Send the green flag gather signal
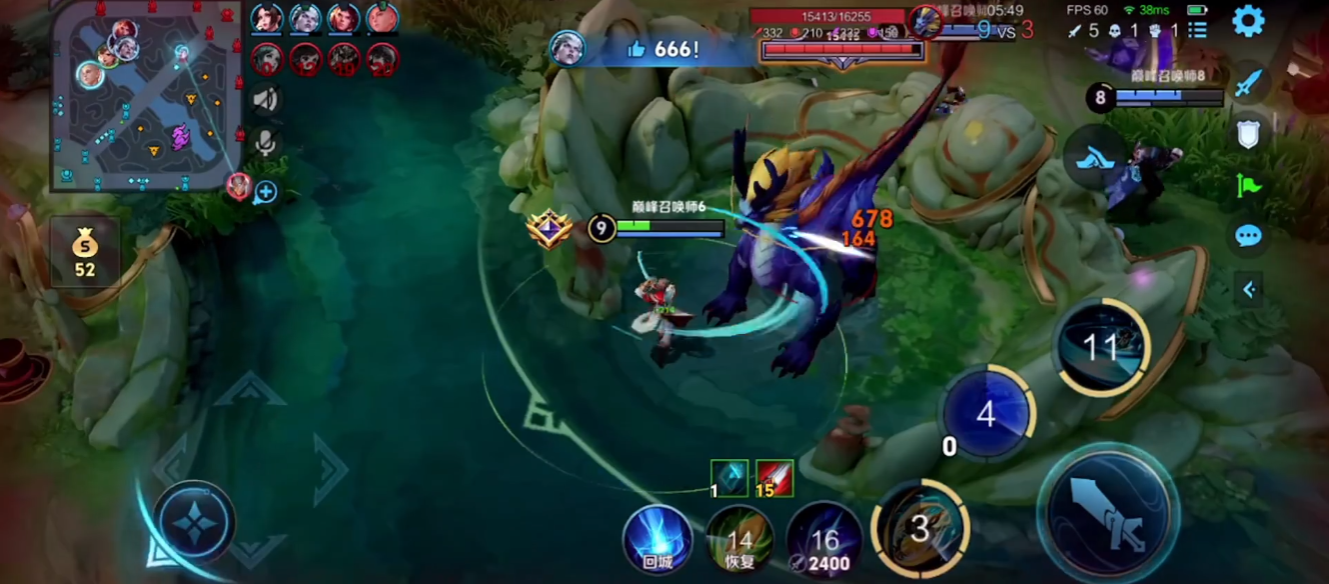 click(1248, 186)
